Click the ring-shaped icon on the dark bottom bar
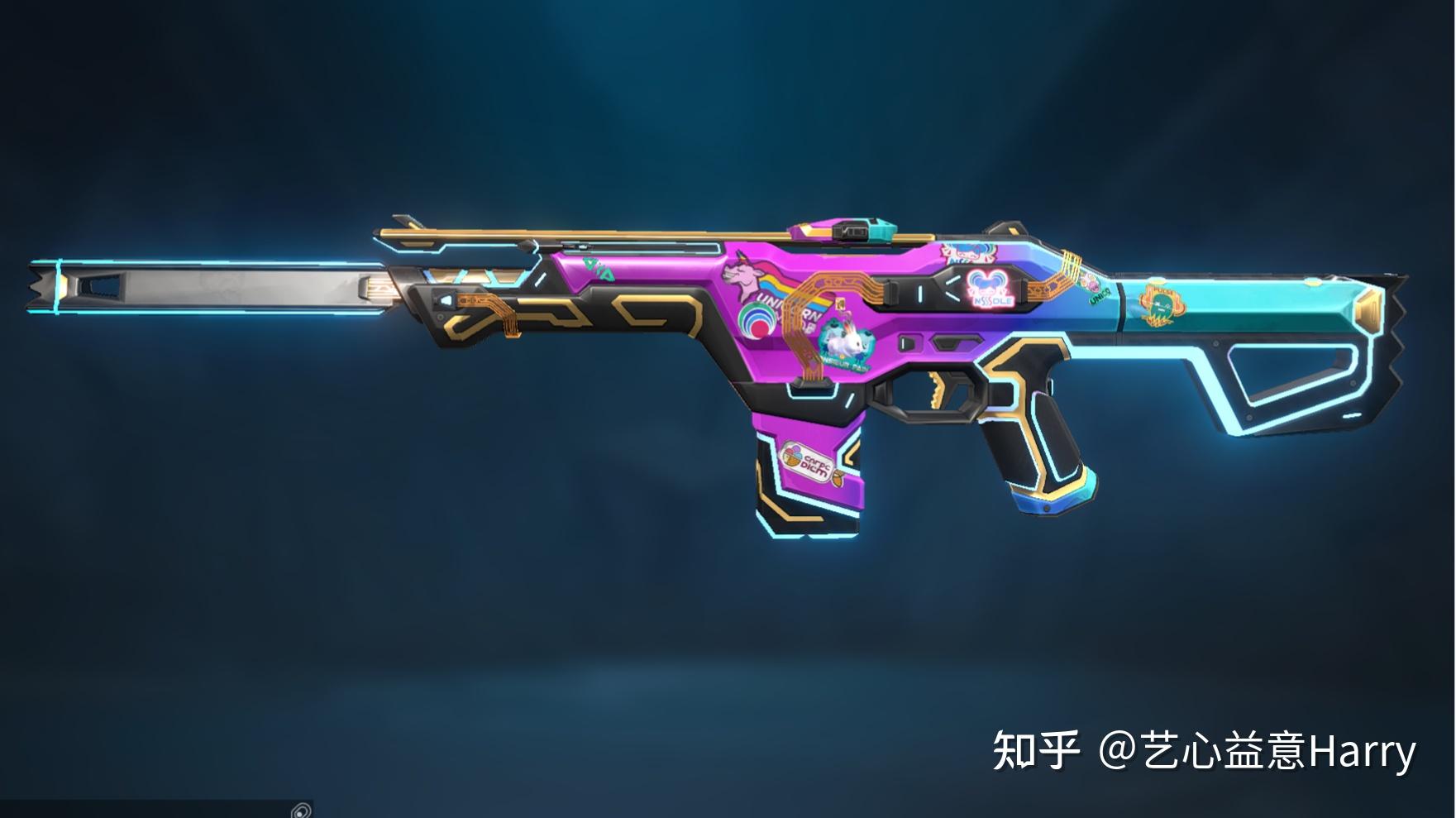 click(x=301, y=810)
